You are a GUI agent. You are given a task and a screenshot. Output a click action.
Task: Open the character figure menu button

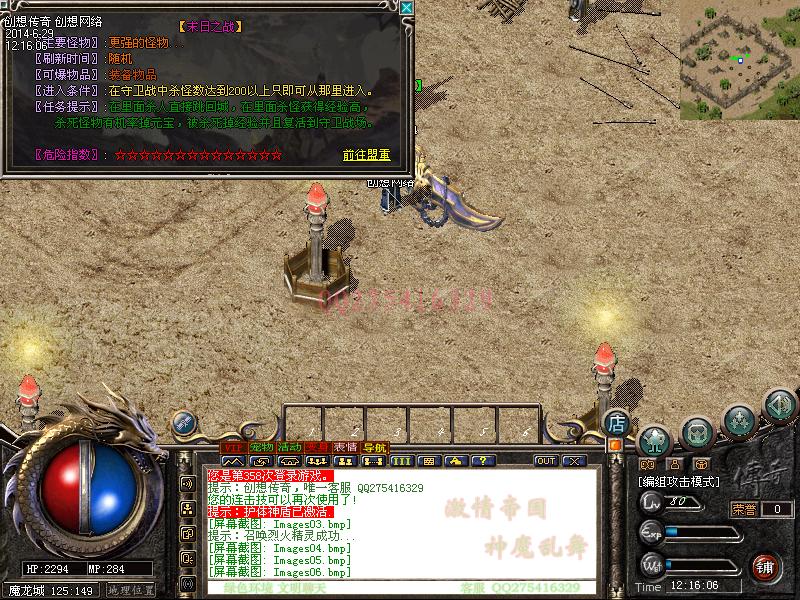pos(655,438)
